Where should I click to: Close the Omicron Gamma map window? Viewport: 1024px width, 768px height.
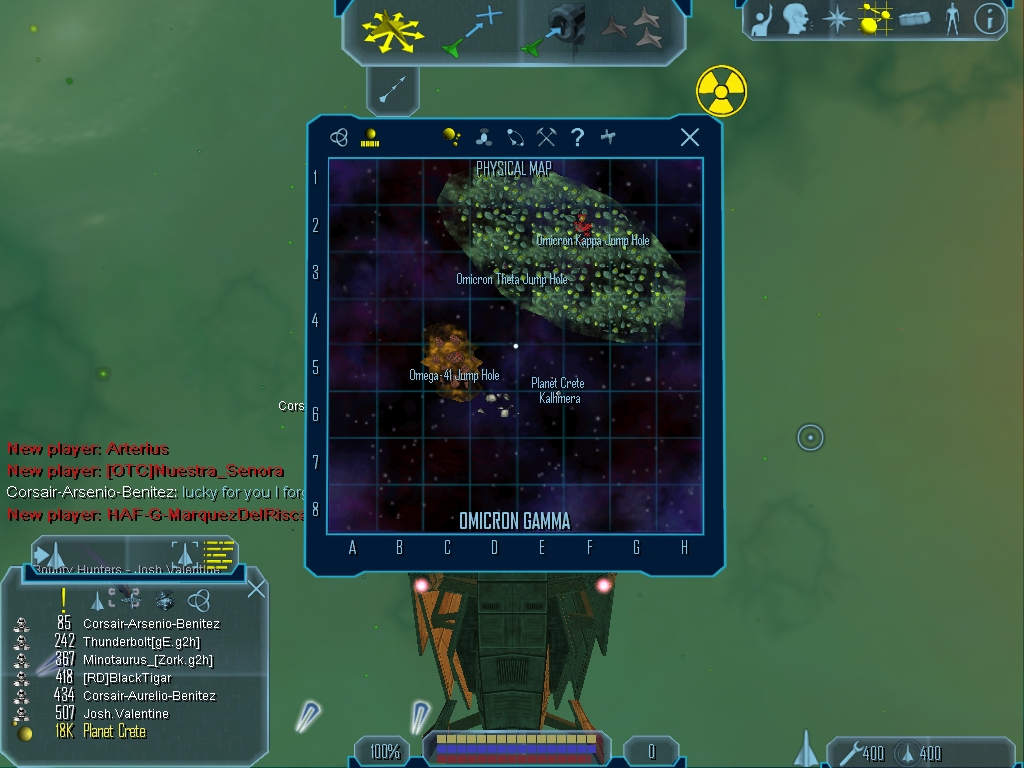click(689, 138)
